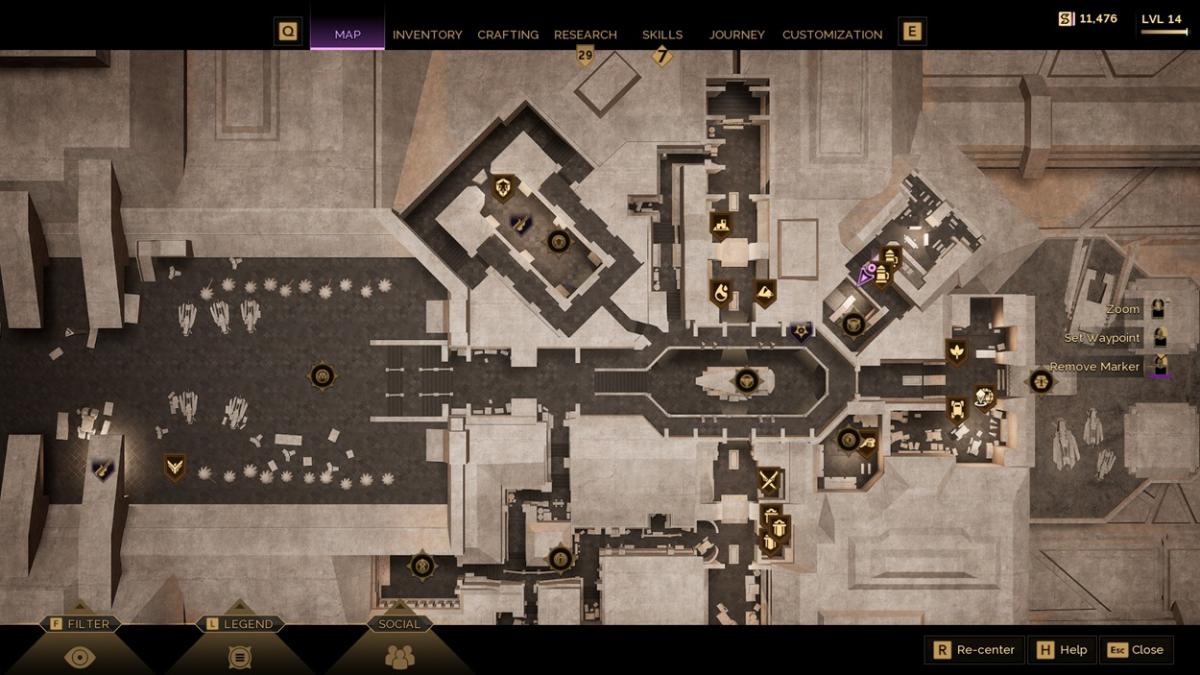Select the Map tab
This screenshot has height=675, width=1200.
pos(347,34)
